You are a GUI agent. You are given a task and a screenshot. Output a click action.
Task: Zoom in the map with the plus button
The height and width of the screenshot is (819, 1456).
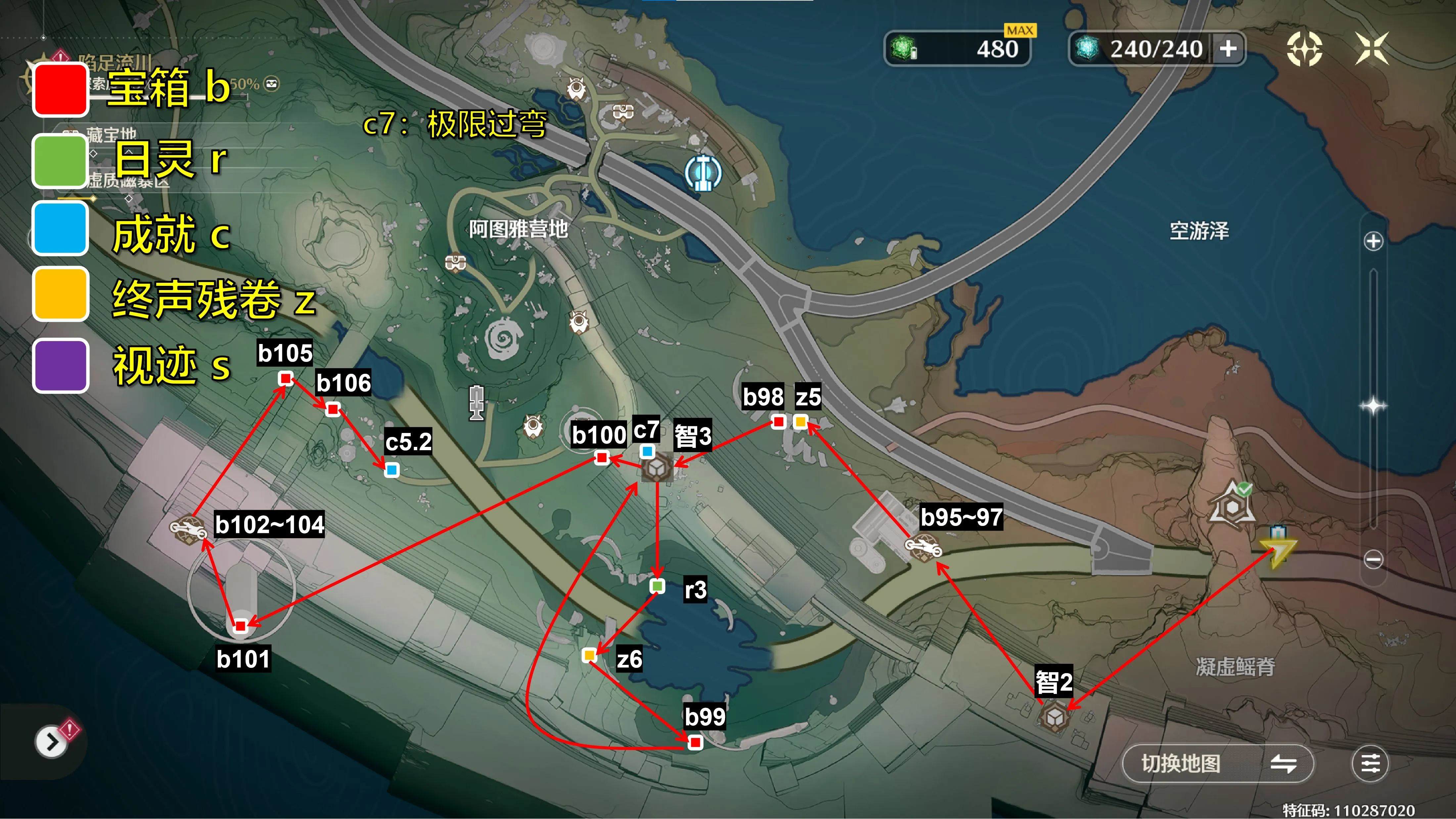[1373, 241]
